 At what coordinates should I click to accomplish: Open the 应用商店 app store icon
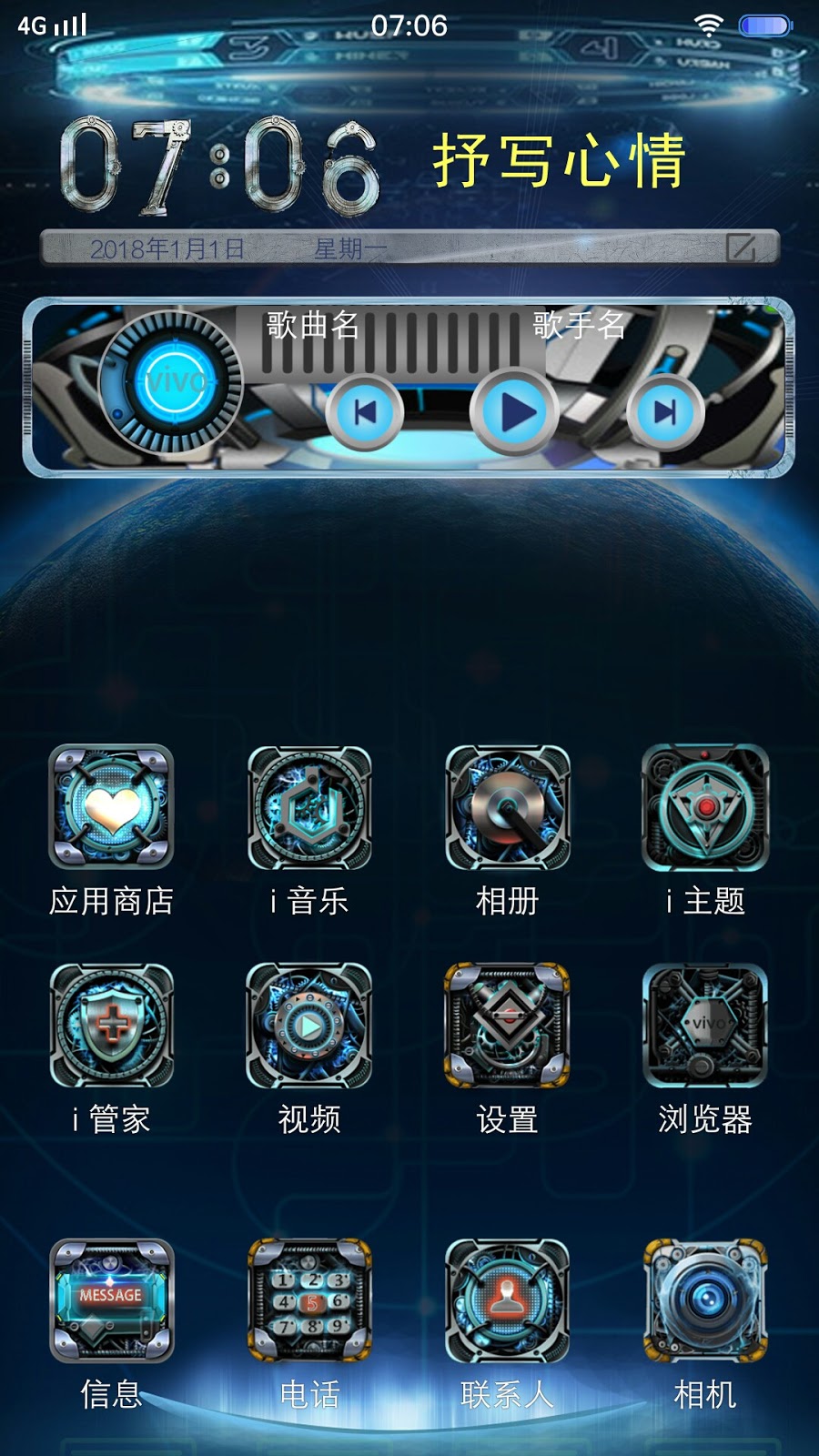click(x=111, y=806)
